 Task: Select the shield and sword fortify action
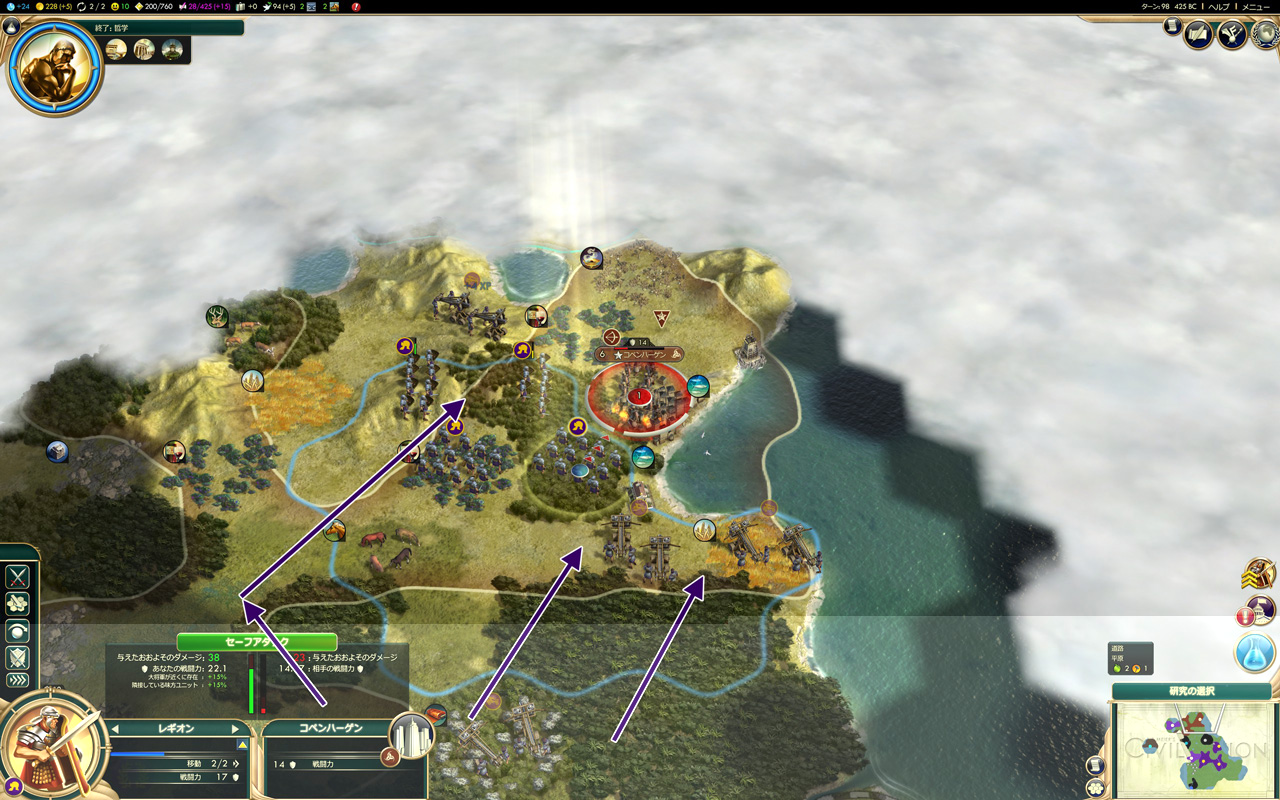(x=18, y=657)
